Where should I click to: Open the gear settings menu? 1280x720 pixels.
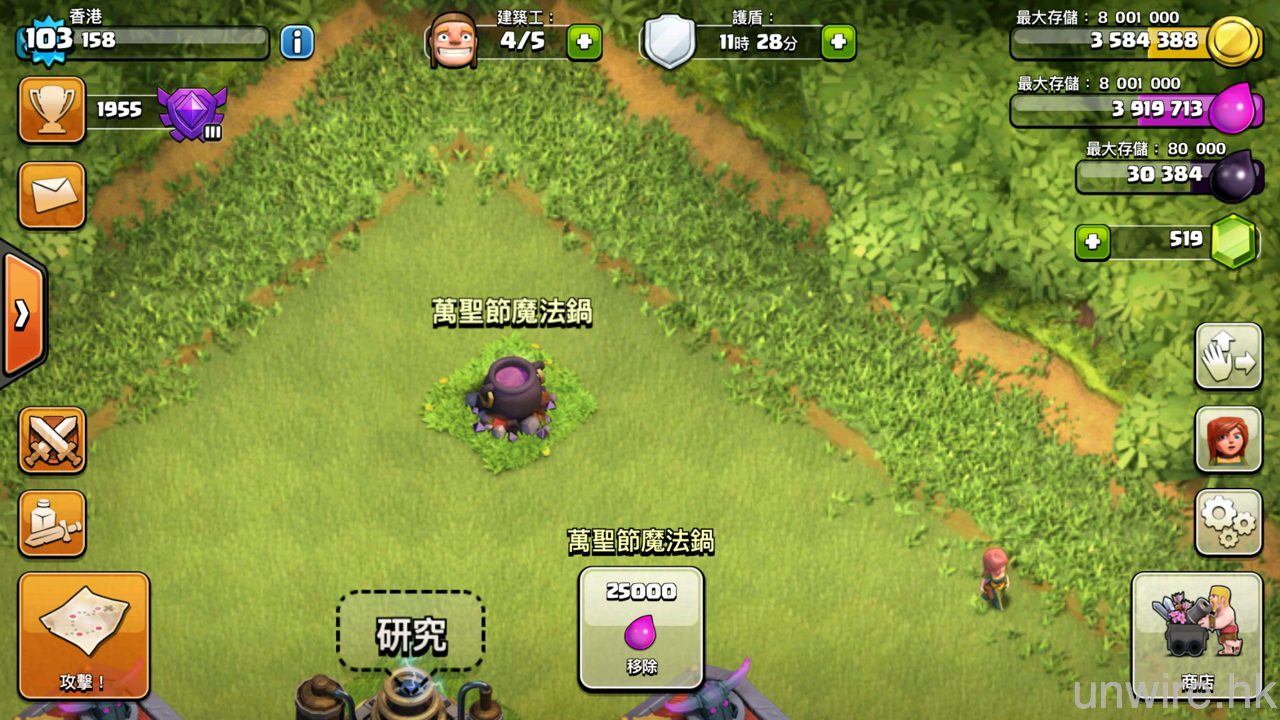point(1228,522)
